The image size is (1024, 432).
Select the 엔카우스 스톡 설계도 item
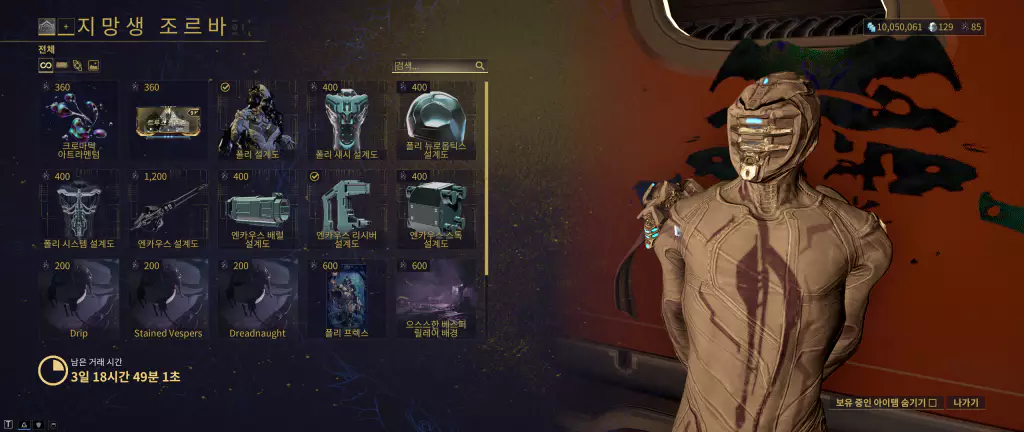click(x=436, y=210)
